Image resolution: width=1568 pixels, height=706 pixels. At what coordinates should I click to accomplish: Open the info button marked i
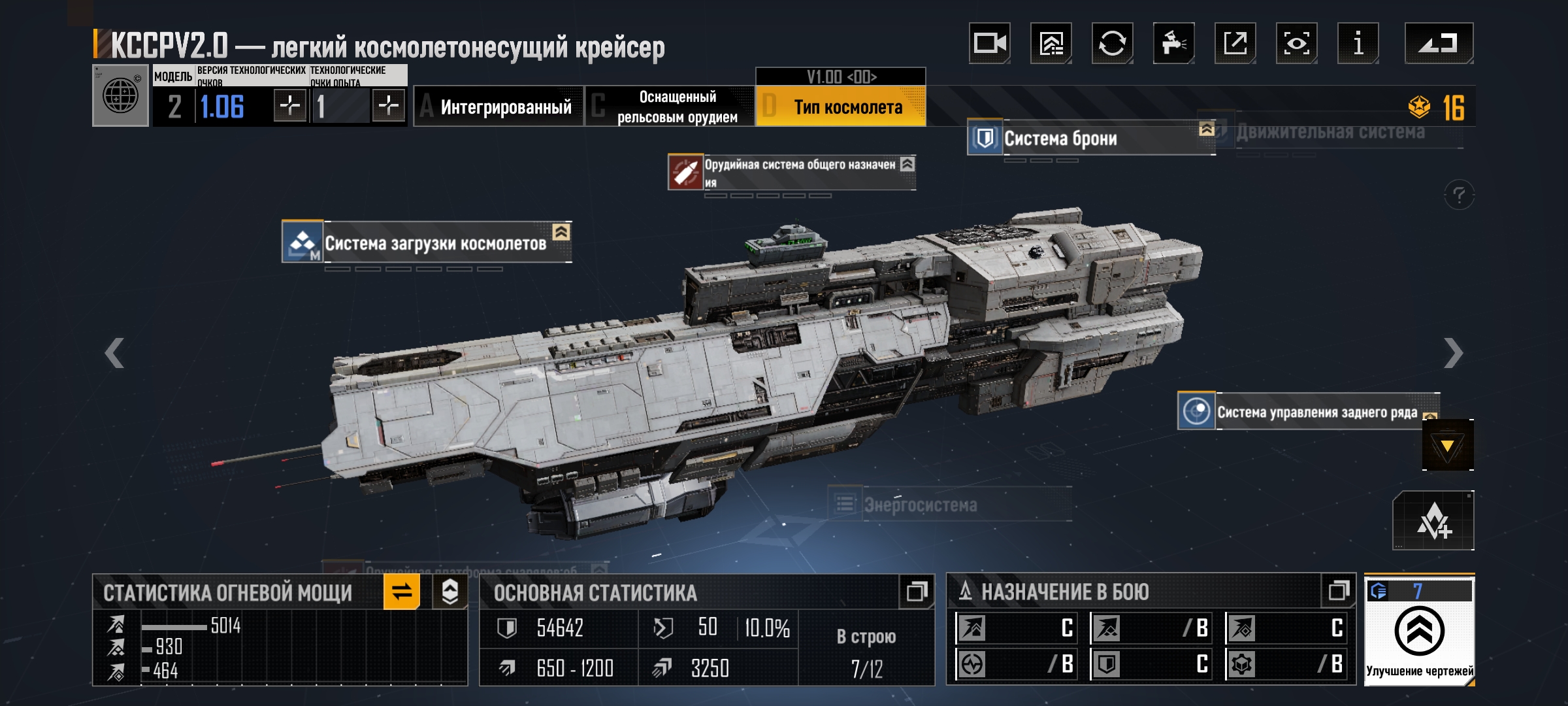coord(1358,43)
